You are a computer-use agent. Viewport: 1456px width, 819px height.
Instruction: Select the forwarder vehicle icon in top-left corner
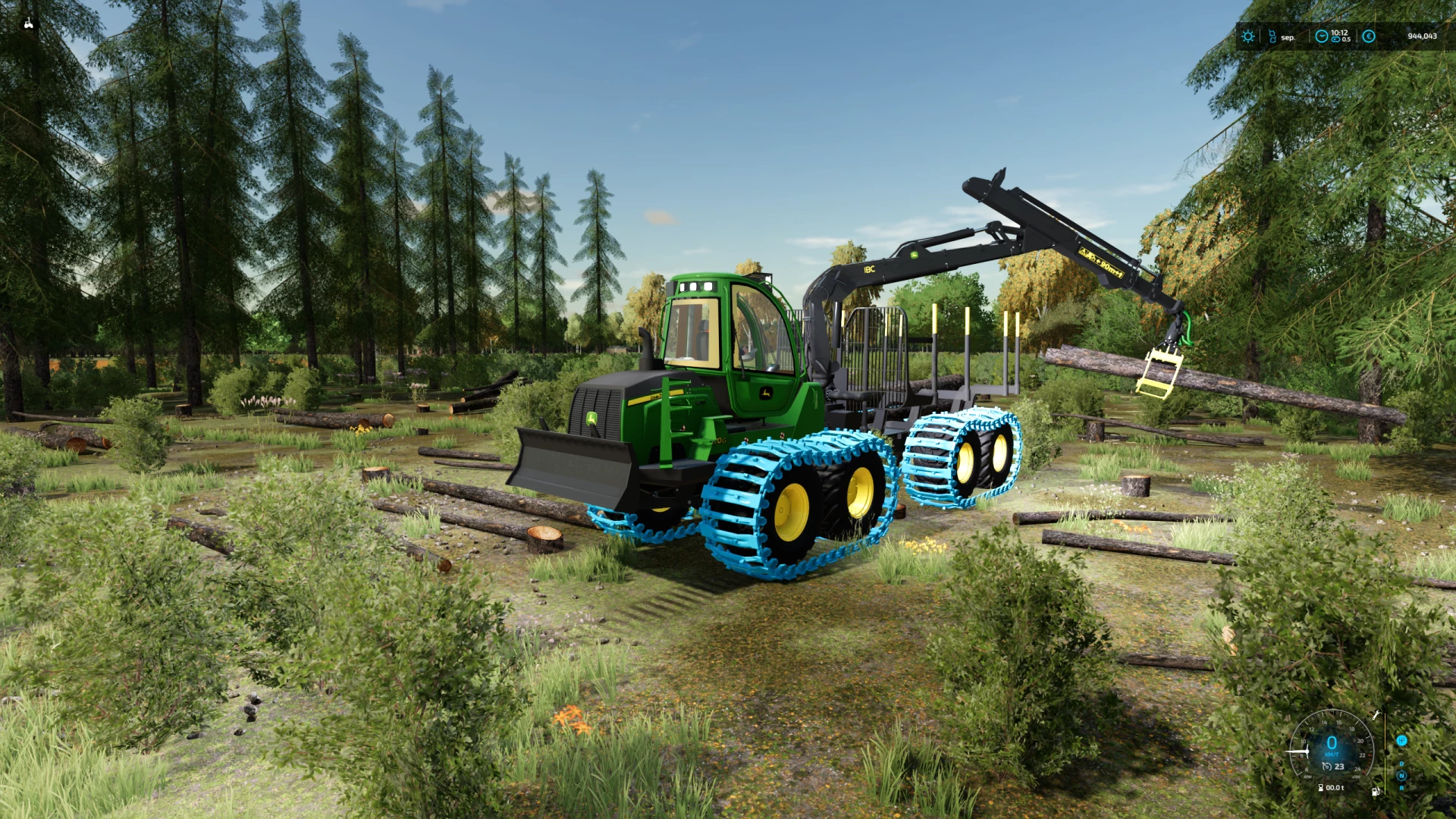point(29,21)
